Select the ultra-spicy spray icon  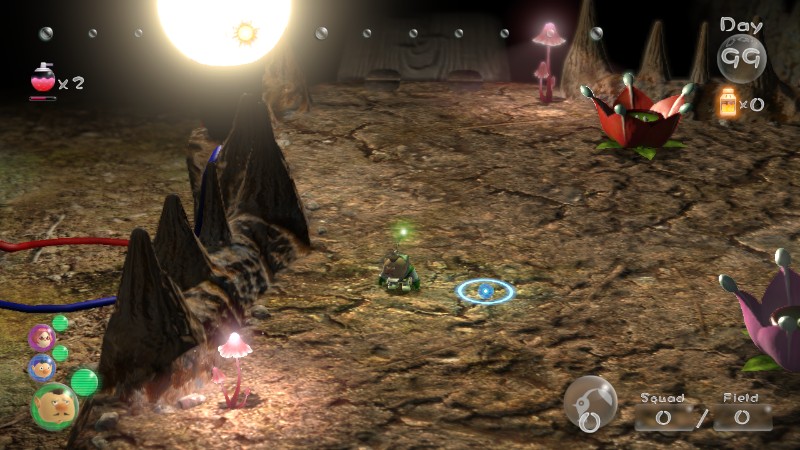pos(43,80)
